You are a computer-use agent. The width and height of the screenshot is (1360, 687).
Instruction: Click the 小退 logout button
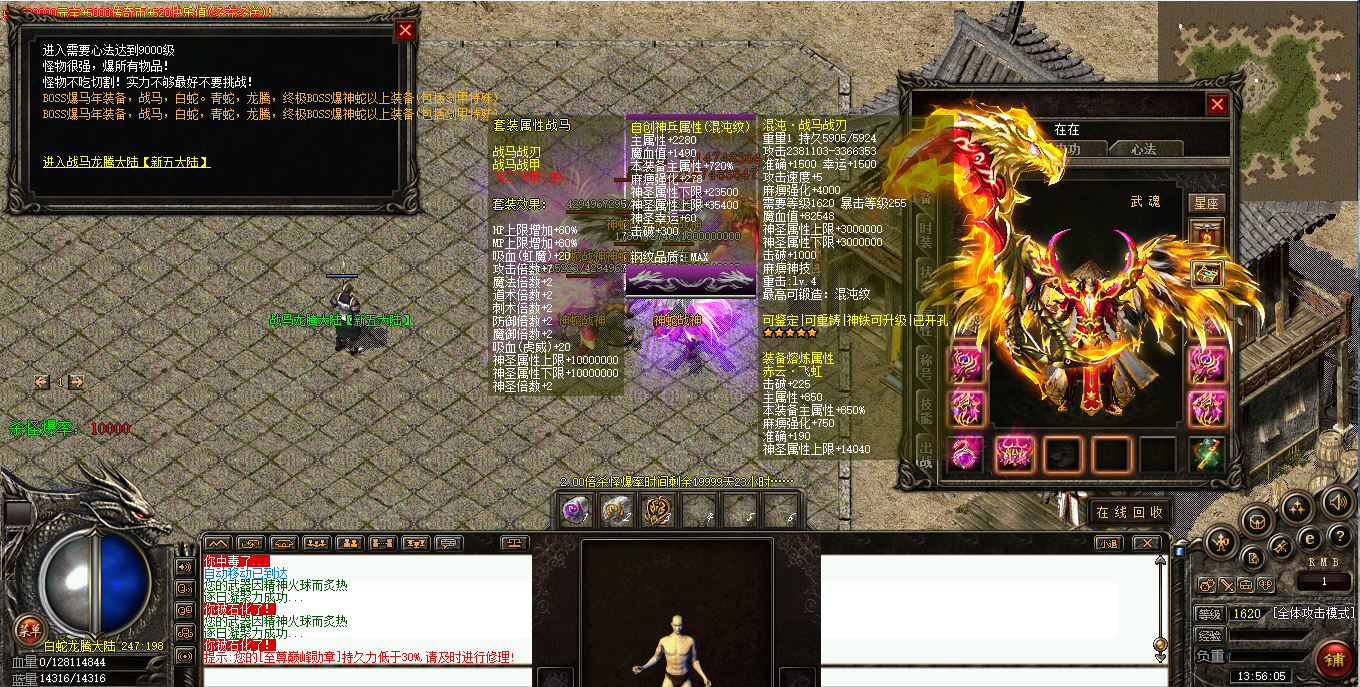pos(1107,543)
